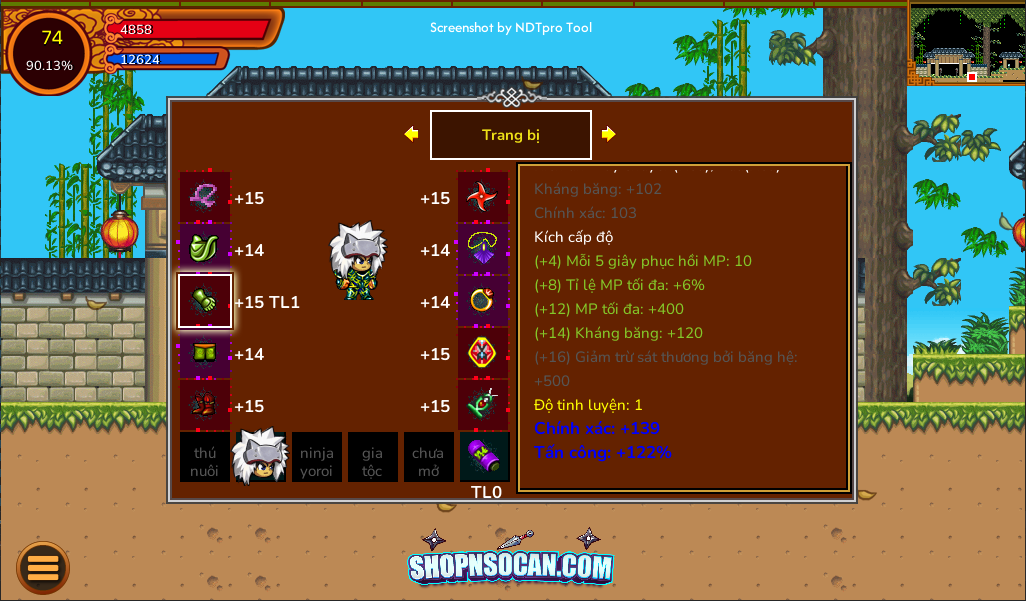Select the Trang bị tab header

pyautogui.click(x=510, y=135)
